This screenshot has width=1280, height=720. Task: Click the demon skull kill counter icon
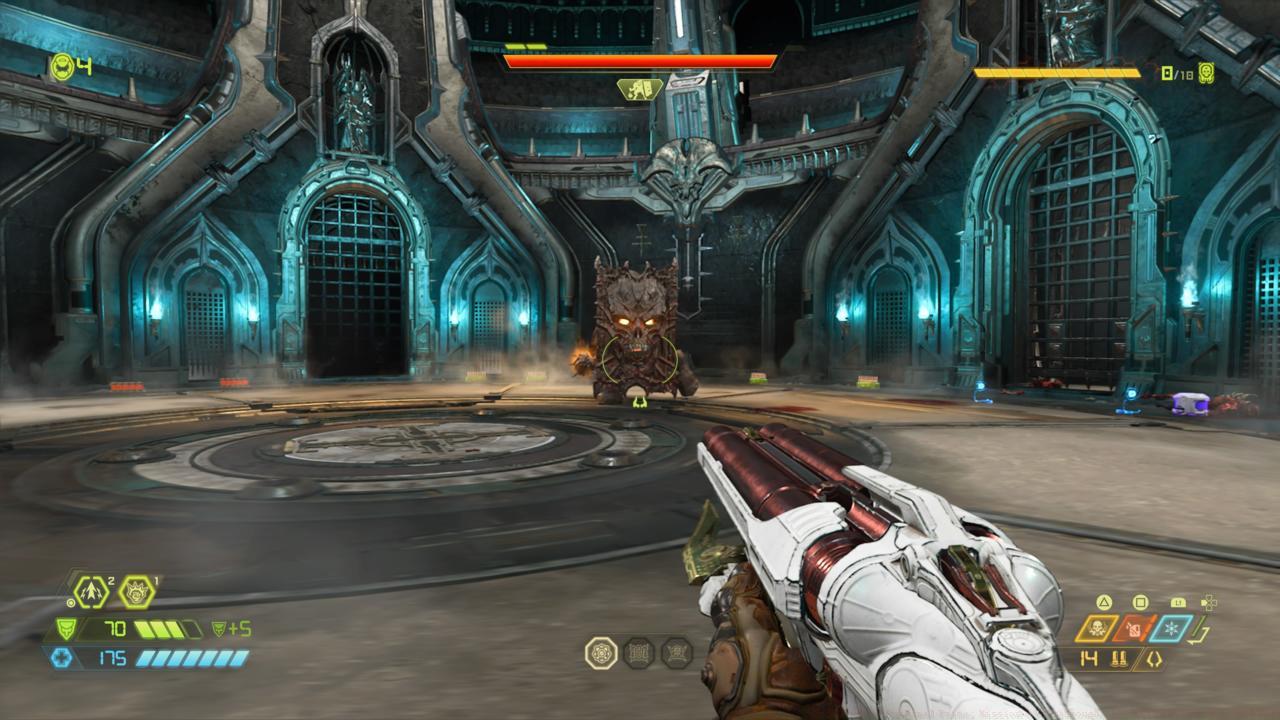1206,73
